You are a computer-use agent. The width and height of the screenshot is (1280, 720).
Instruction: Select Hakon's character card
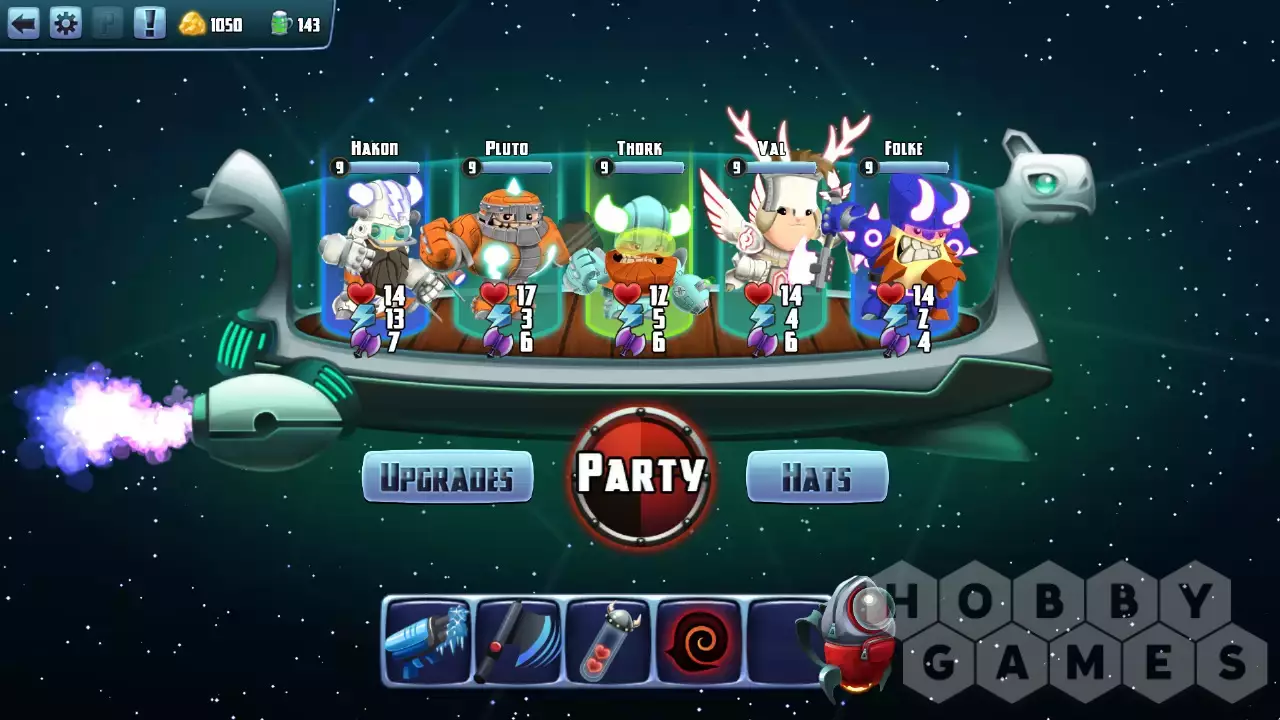376,250
